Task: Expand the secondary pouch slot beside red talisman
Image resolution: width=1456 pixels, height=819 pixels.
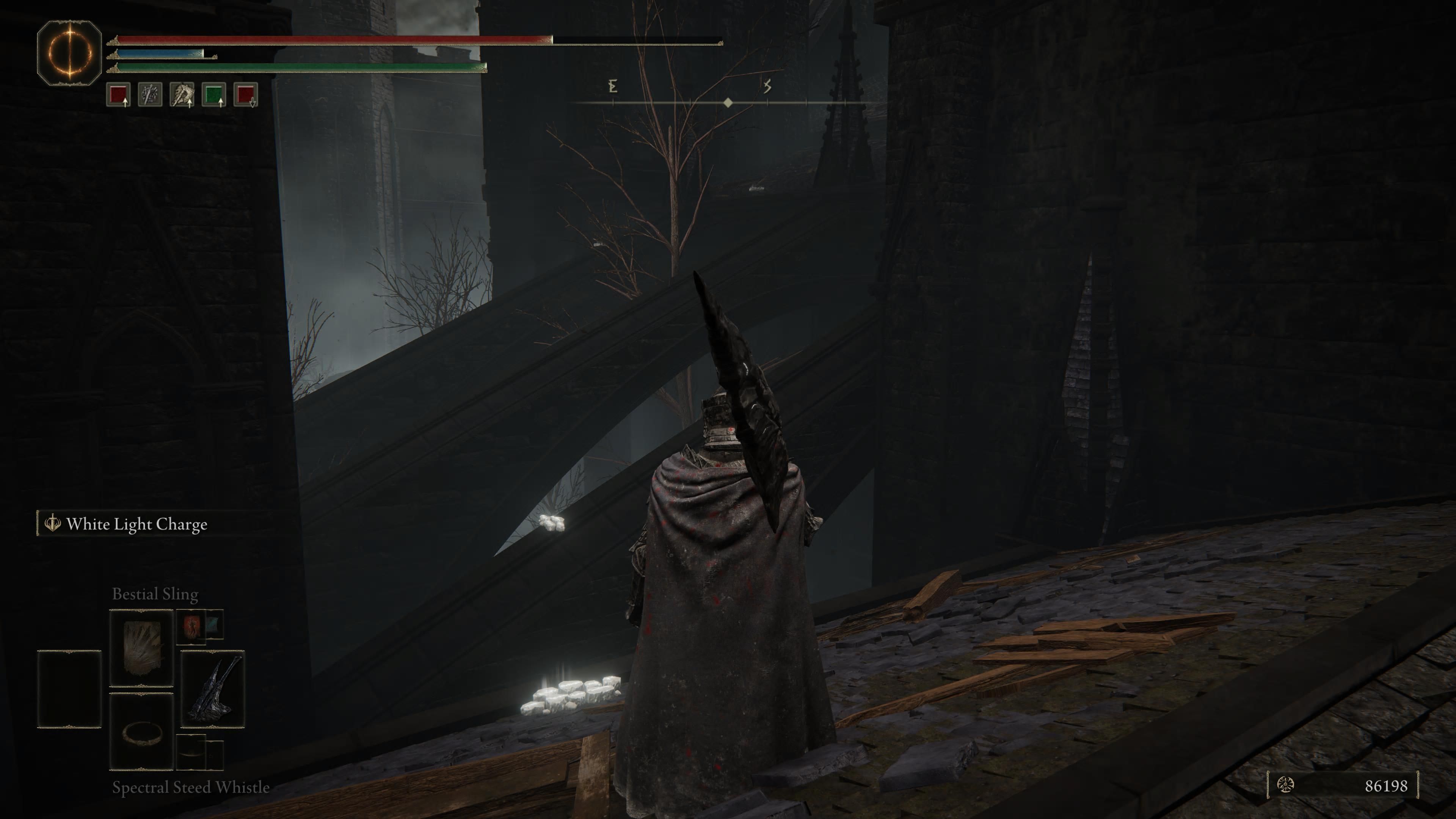Action: point(214,624)
